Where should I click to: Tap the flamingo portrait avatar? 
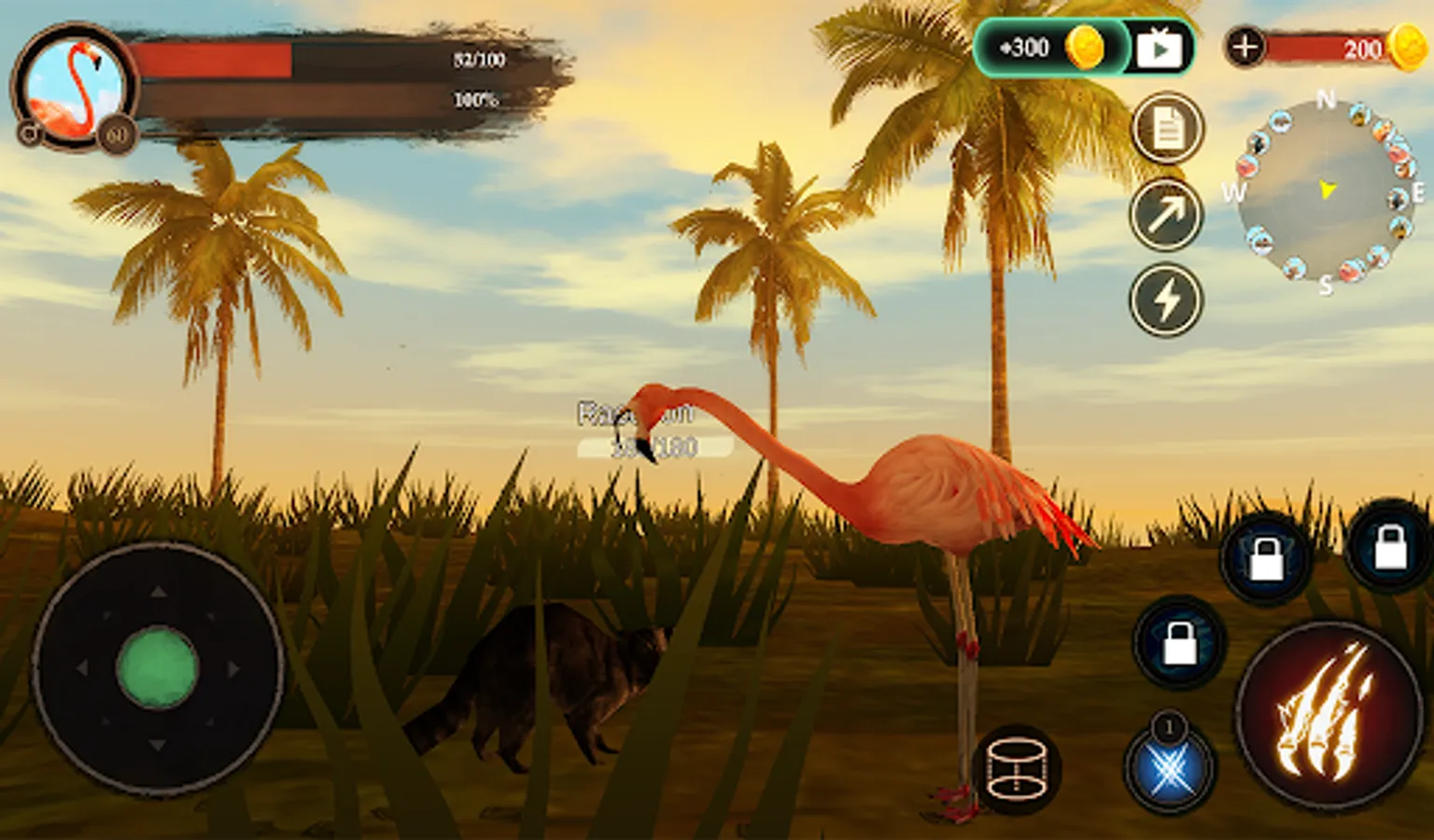[x=74, y=87]
